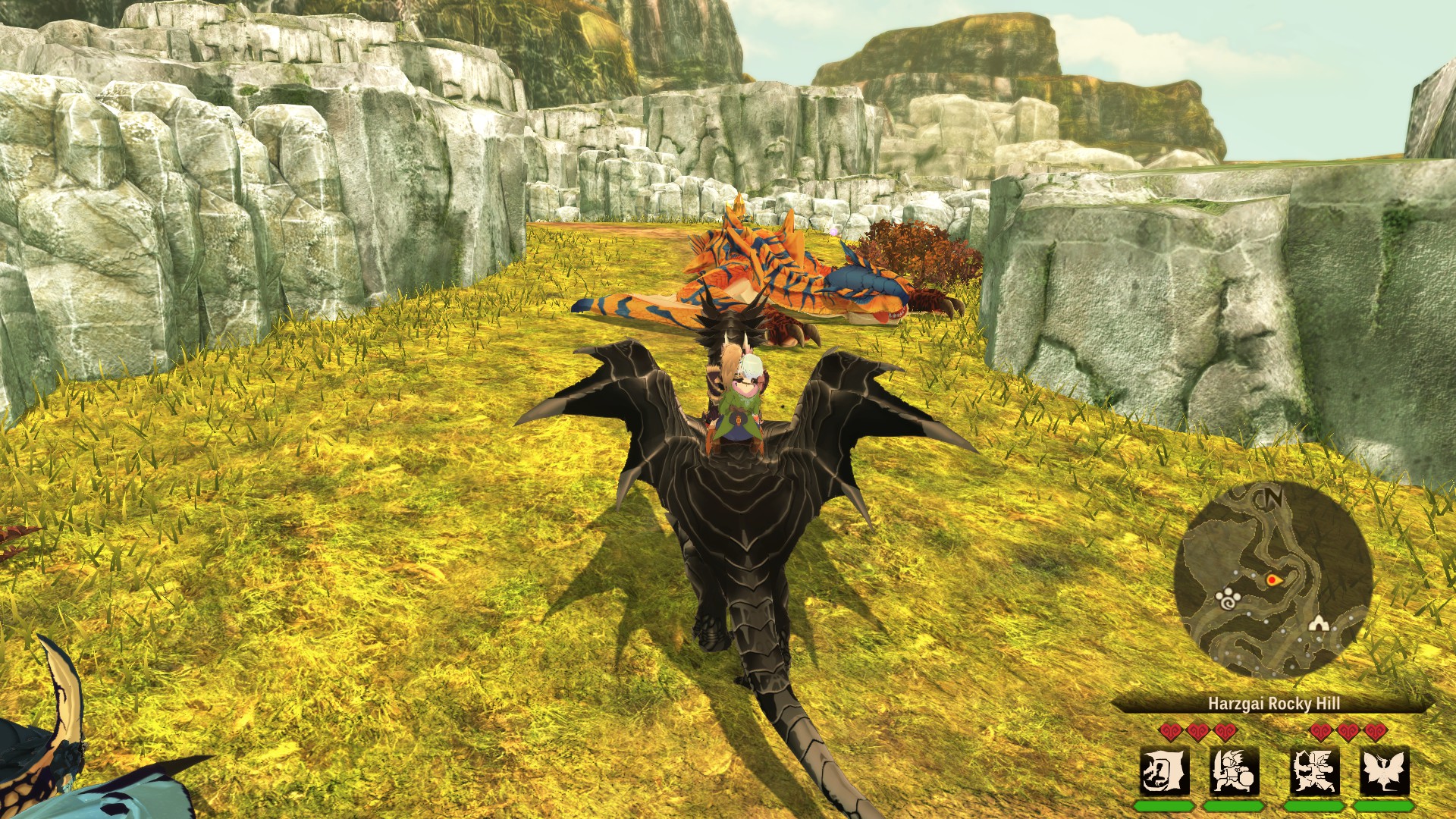Select the bow-wielding partner icon
The width and height of the screenshot is (1456, 819).
pyautogui.click(x=1314, y=772)
